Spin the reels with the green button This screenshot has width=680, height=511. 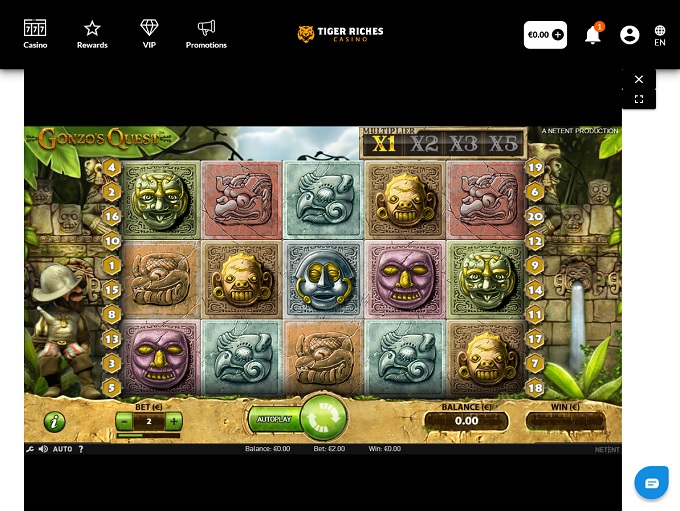323,417
